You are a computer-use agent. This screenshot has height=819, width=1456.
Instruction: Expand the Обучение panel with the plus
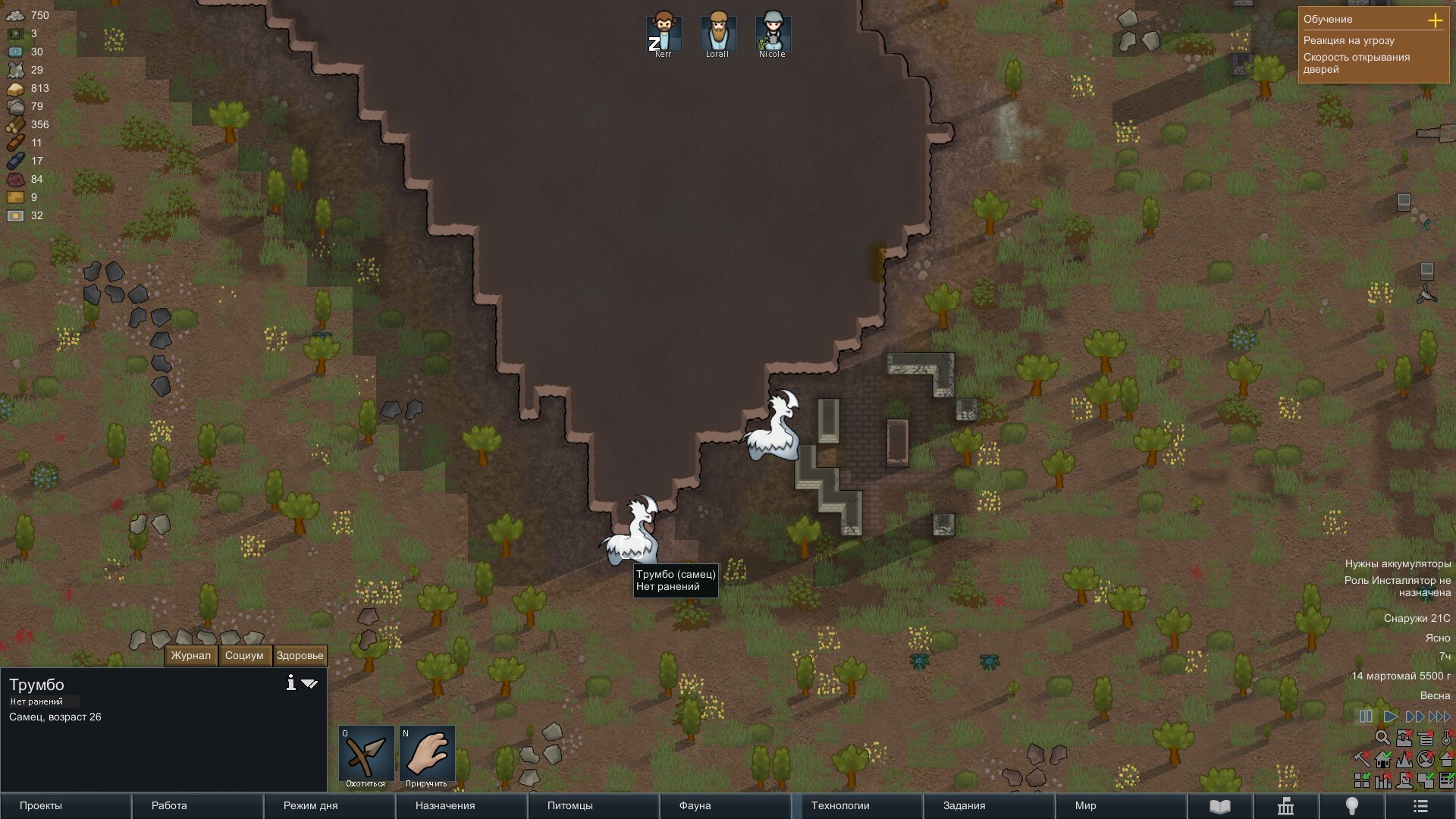click(x=1435, y=20)
